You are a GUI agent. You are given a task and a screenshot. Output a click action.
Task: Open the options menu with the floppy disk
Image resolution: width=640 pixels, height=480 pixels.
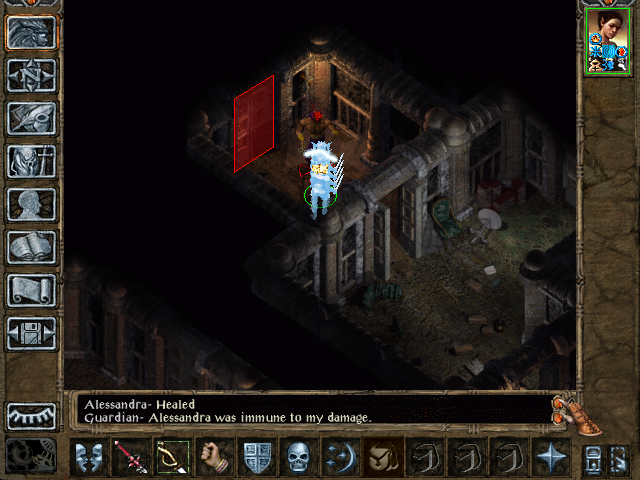[32, 333]
